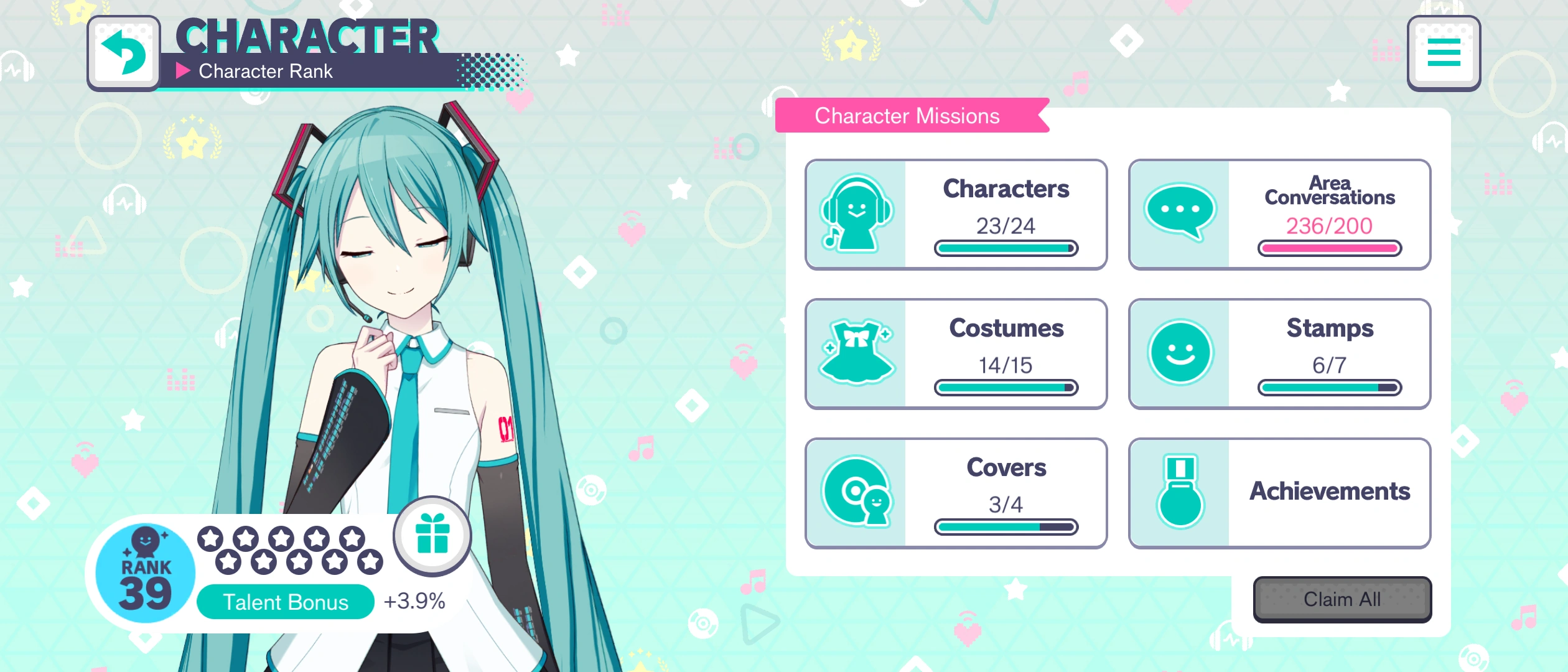
Task: Select the Character Rank header label
Action: tap(266, 71)
